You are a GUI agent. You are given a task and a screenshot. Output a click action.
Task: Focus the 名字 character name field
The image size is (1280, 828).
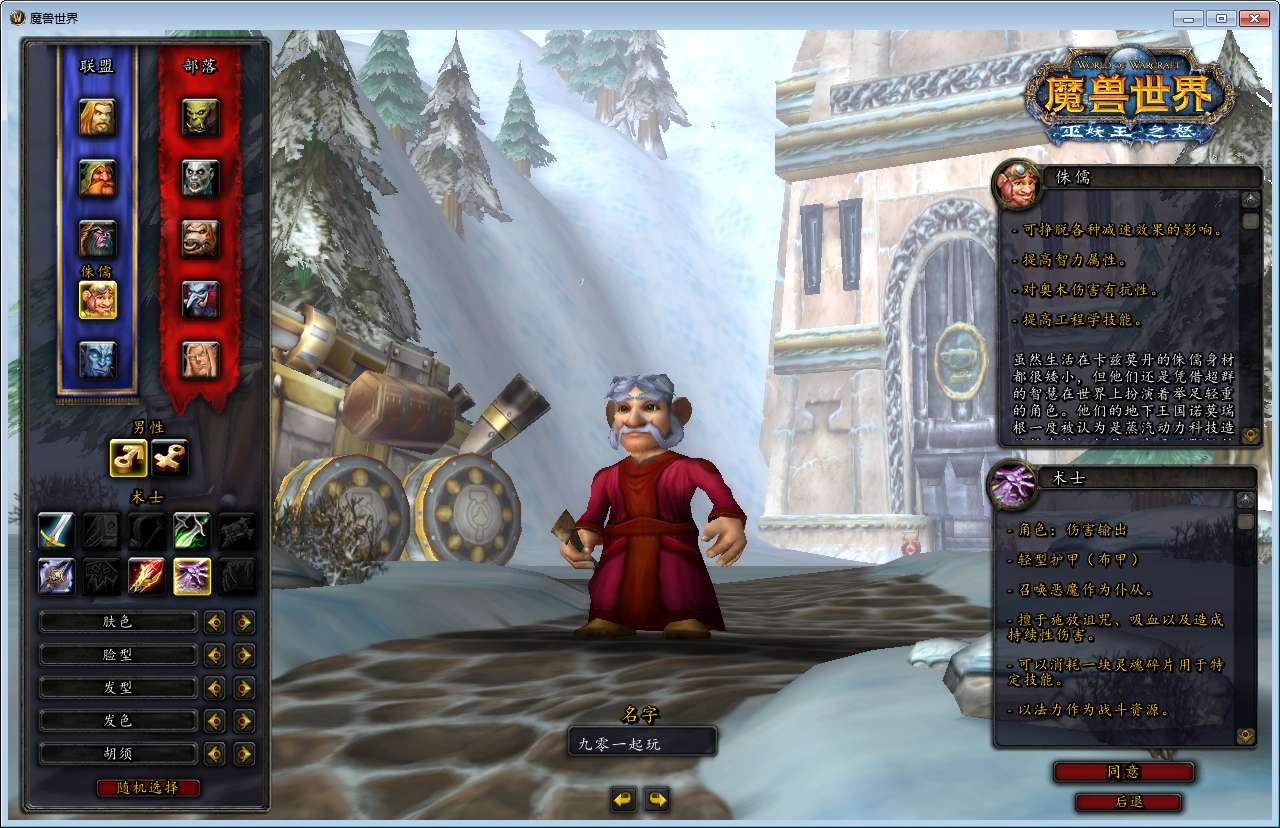click(x=642, y=743)
